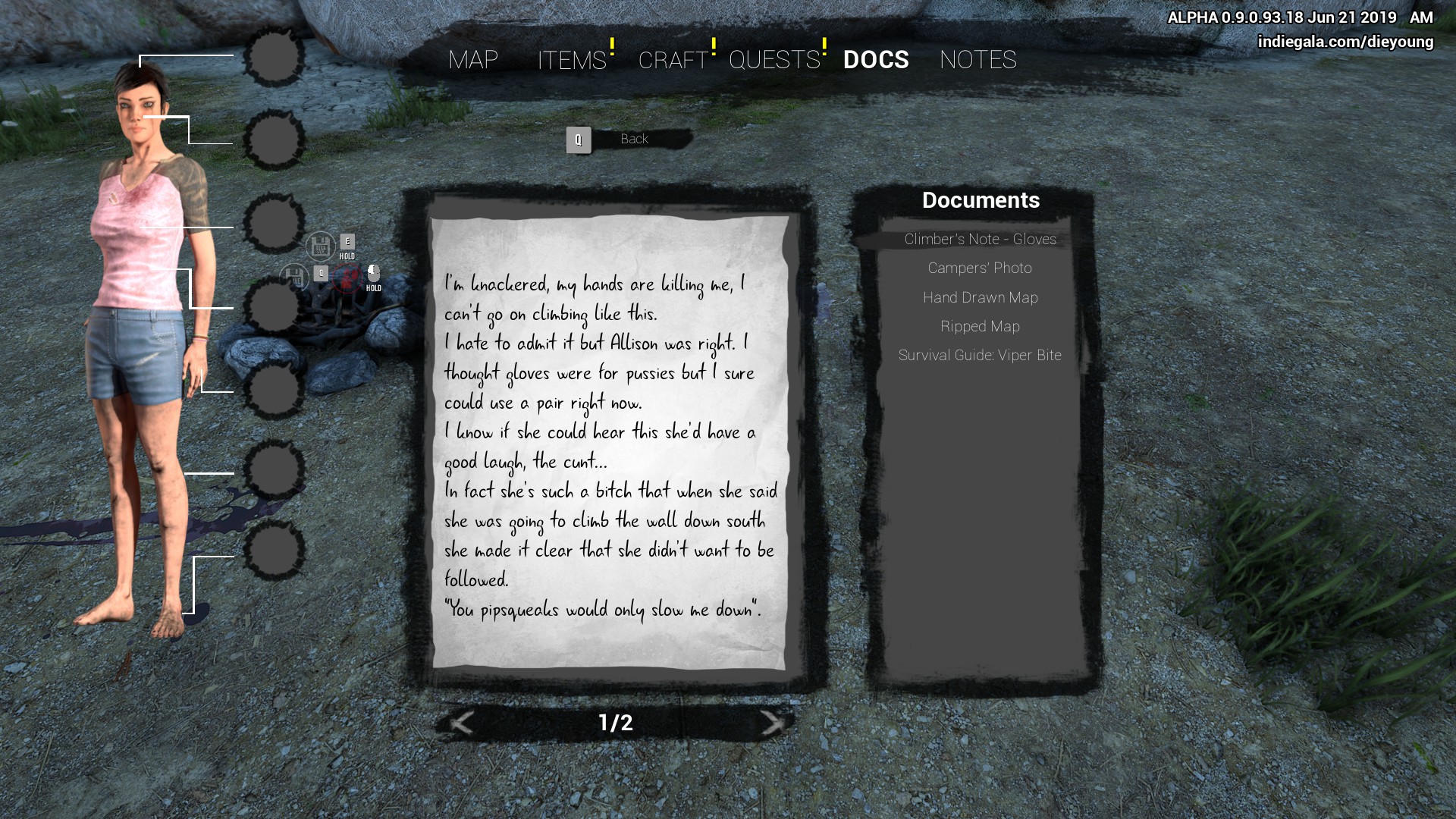Switch to the MAP tab
1456x819 pixels.
coord(473,60)
